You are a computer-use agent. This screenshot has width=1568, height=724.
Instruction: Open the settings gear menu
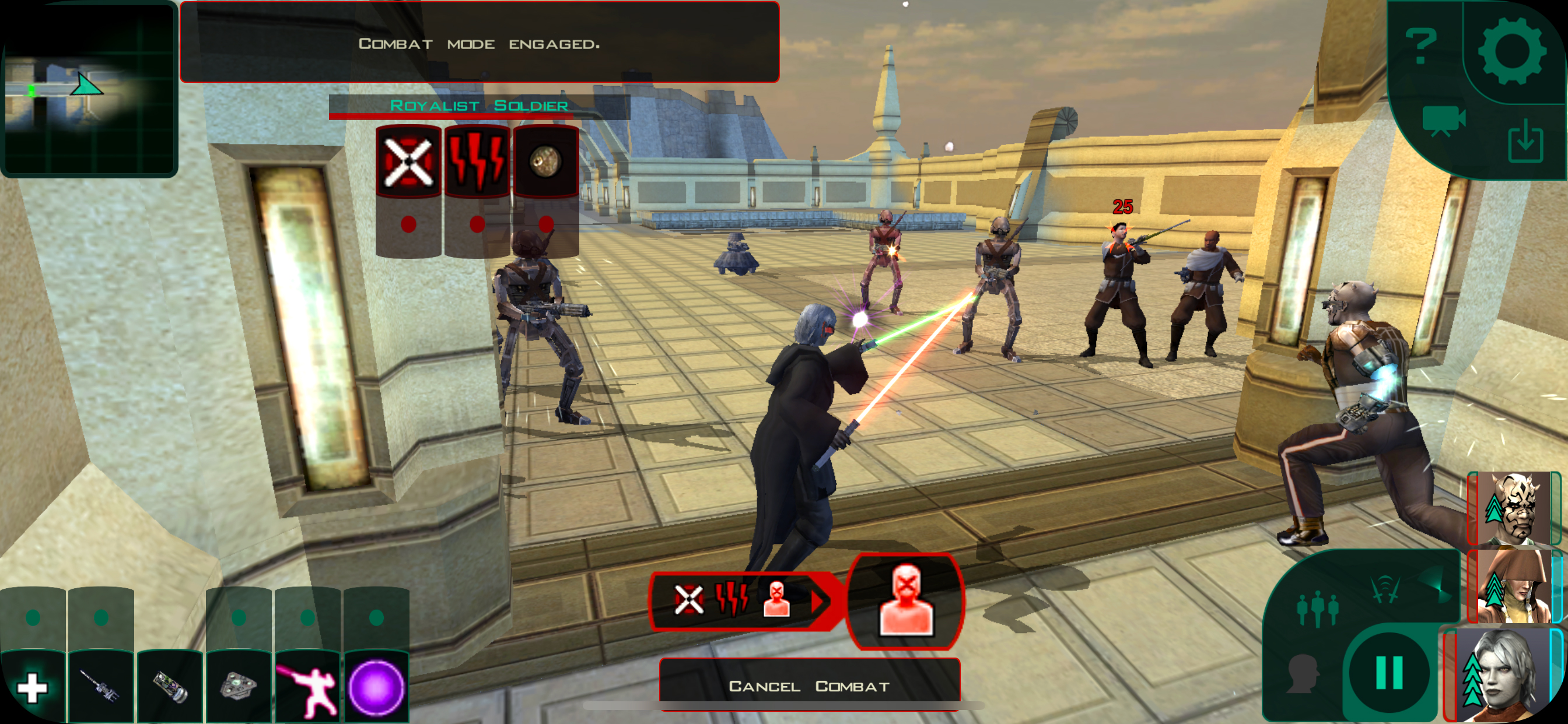1513,51
